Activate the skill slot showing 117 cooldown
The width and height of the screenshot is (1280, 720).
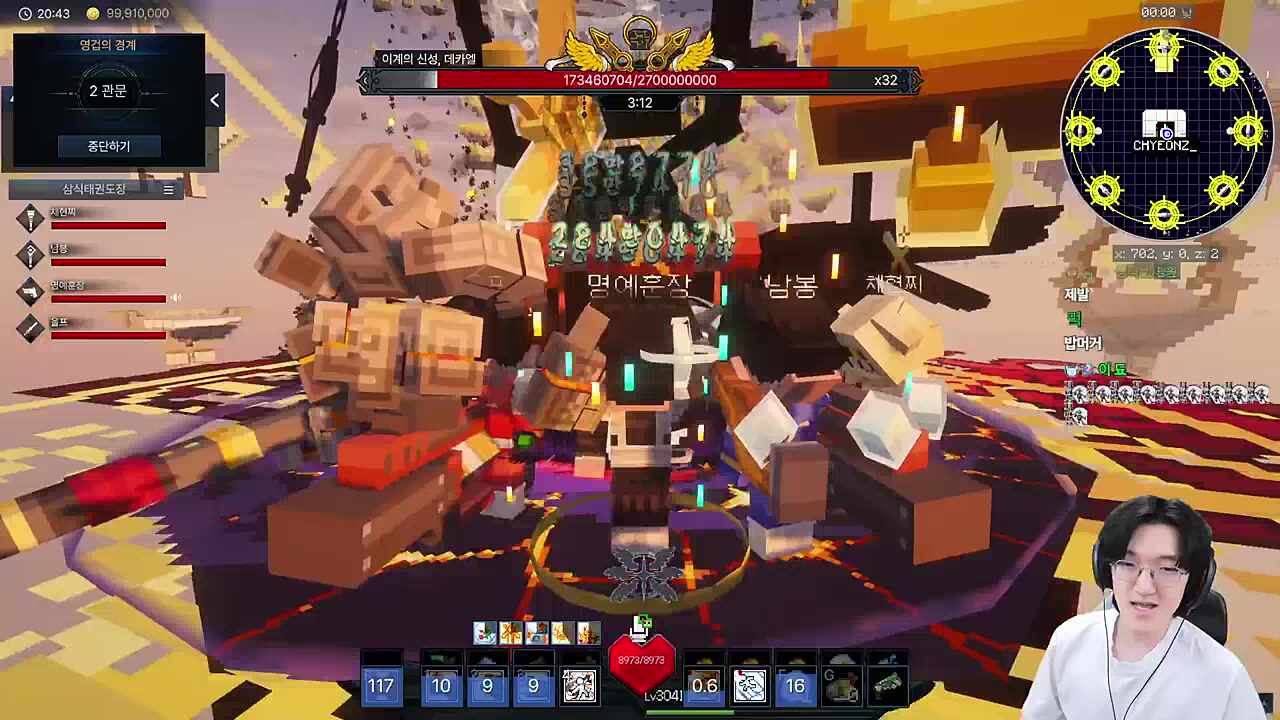pyautogui.click(x=381, y=685)
